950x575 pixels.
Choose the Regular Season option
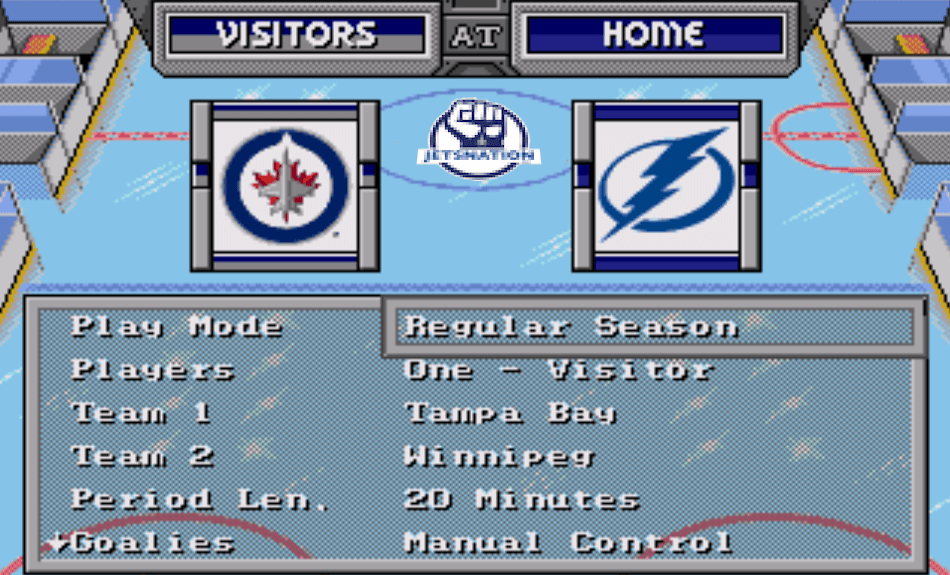571,327
